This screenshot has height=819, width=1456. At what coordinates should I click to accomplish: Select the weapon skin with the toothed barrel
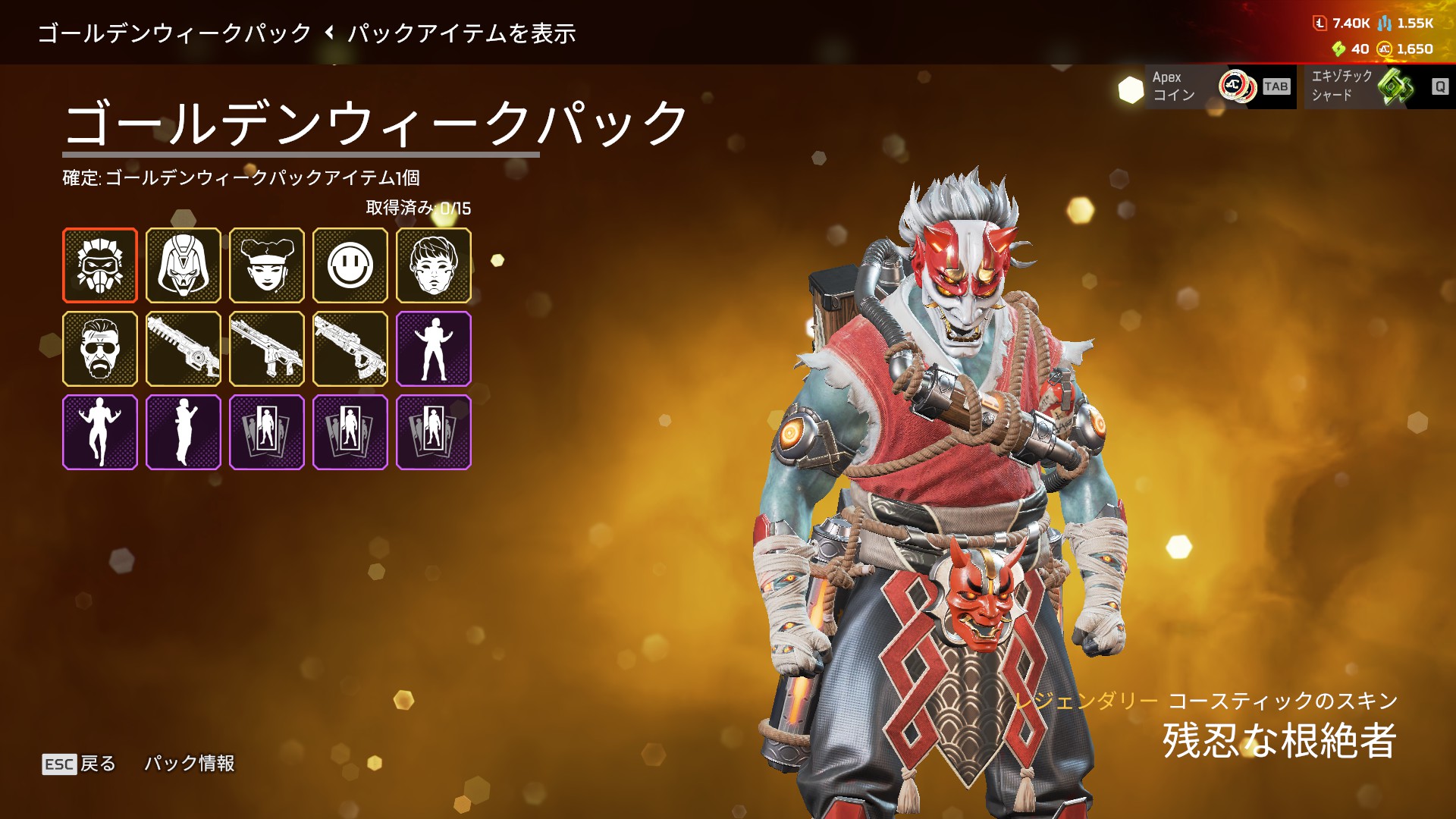[184, 349]
